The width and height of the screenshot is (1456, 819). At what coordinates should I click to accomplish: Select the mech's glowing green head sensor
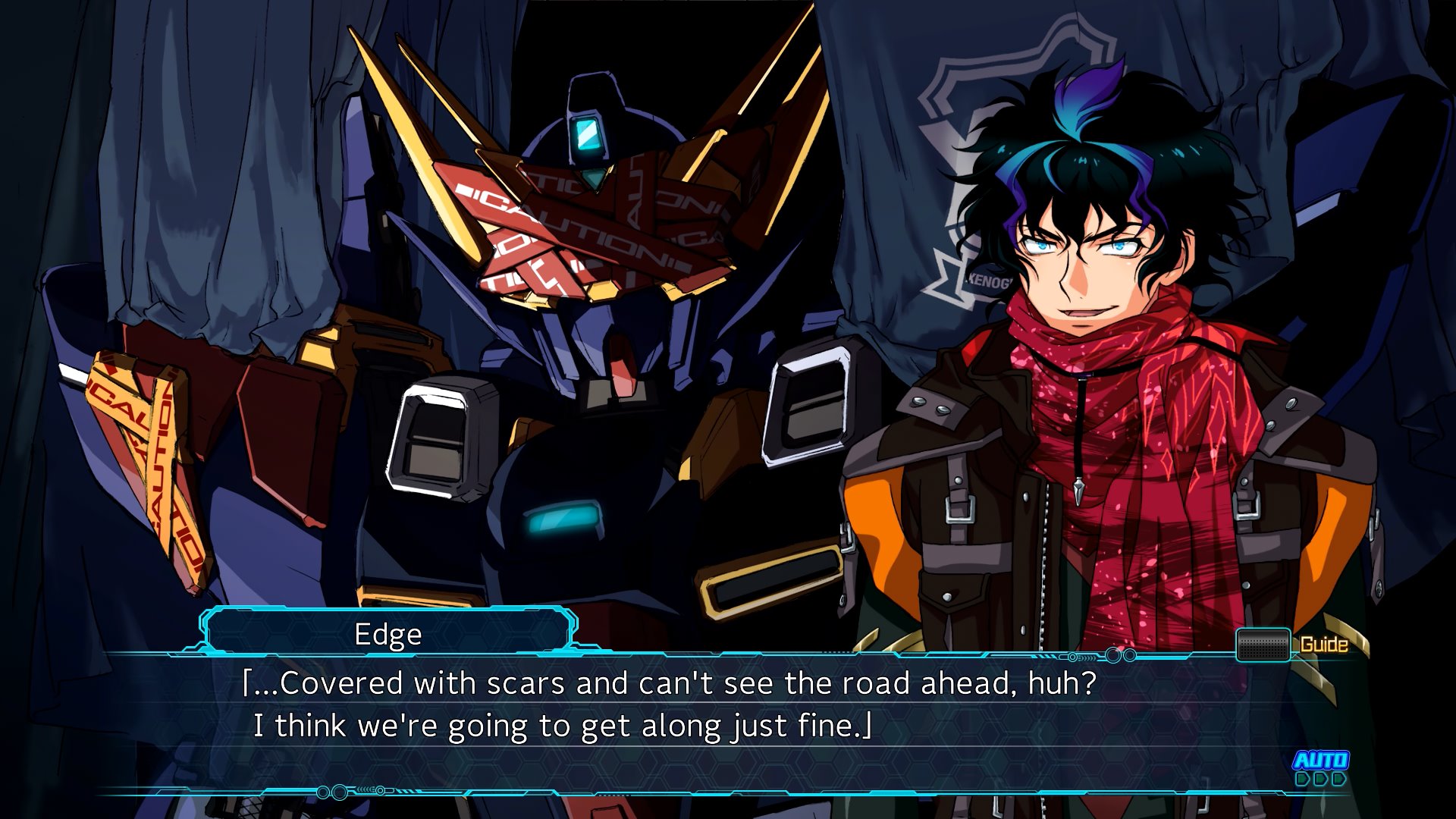(587, 136)
